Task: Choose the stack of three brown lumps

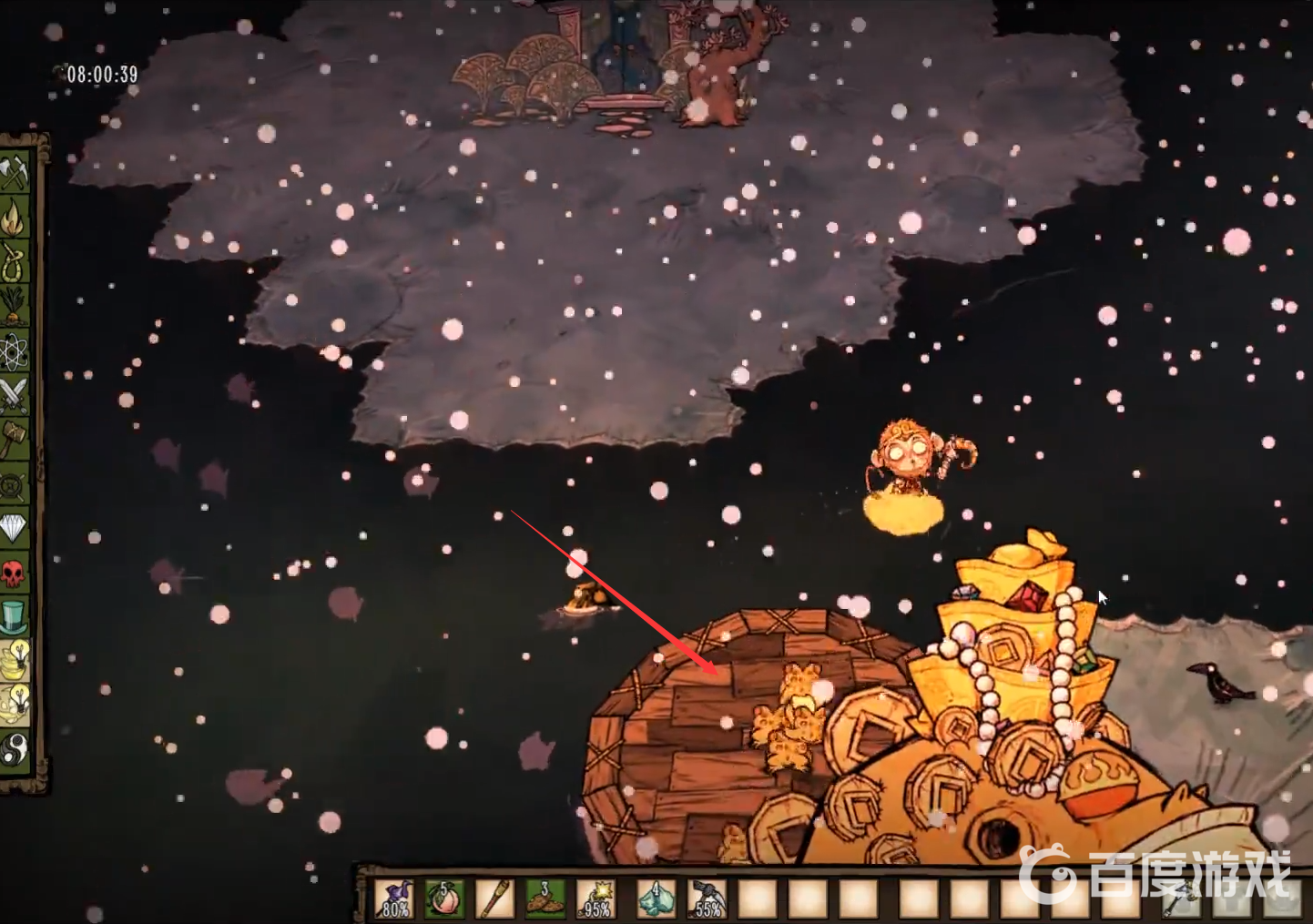Action: [545, 899]
